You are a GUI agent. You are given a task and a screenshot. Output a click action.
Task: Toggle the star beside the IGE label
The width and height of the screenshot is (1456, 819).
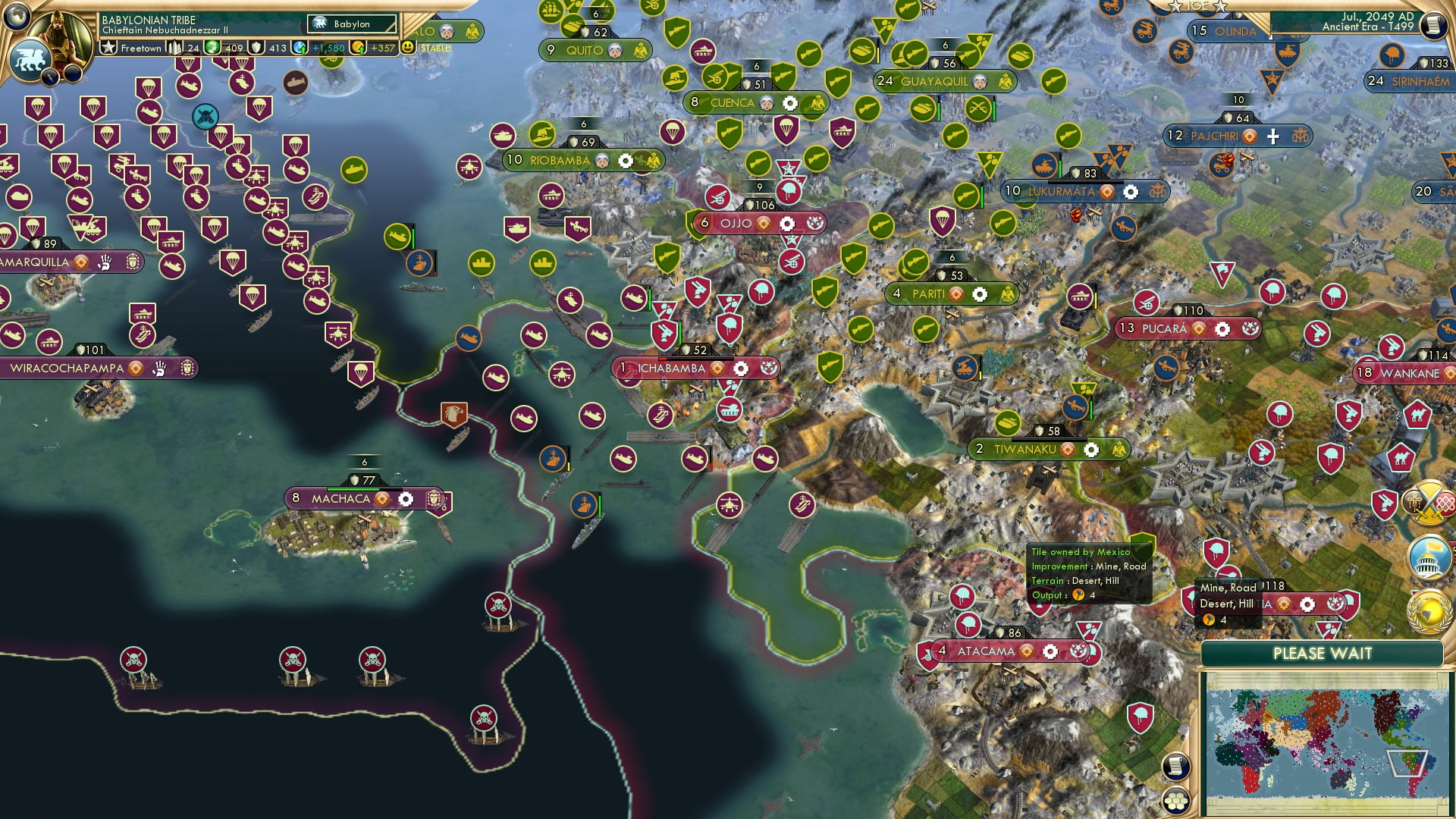pos(1176,7)
